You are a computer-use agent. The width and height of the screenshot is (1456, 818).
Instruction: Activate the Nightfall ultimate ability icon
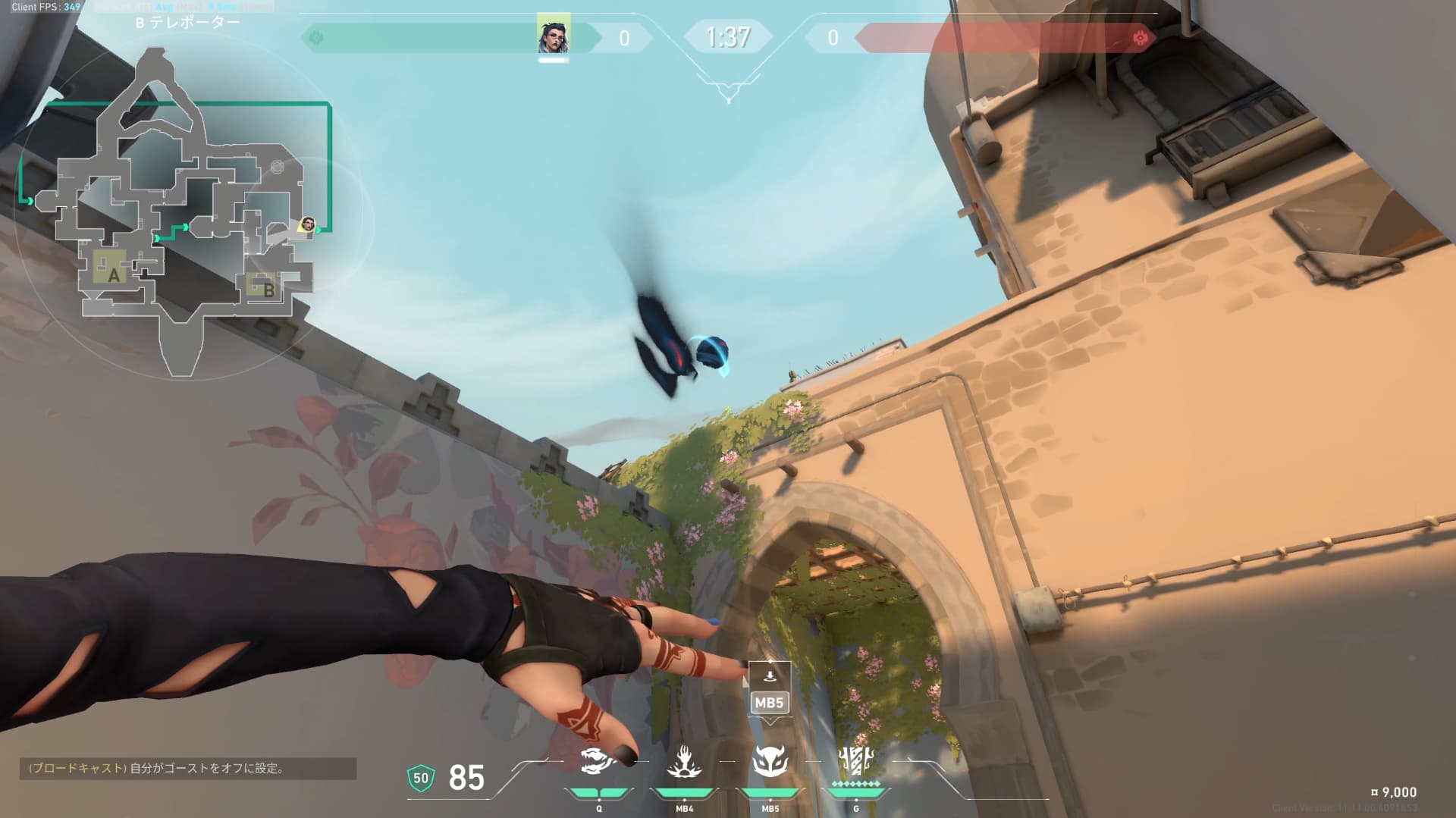(855, 760)
